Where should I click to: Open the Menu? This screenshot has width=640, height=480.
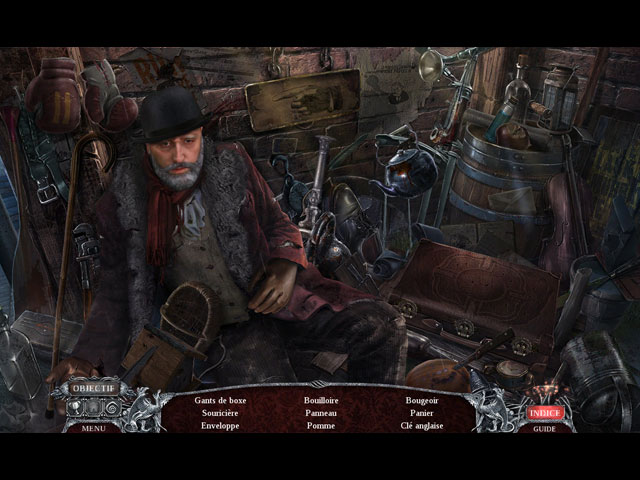point(94,427)
